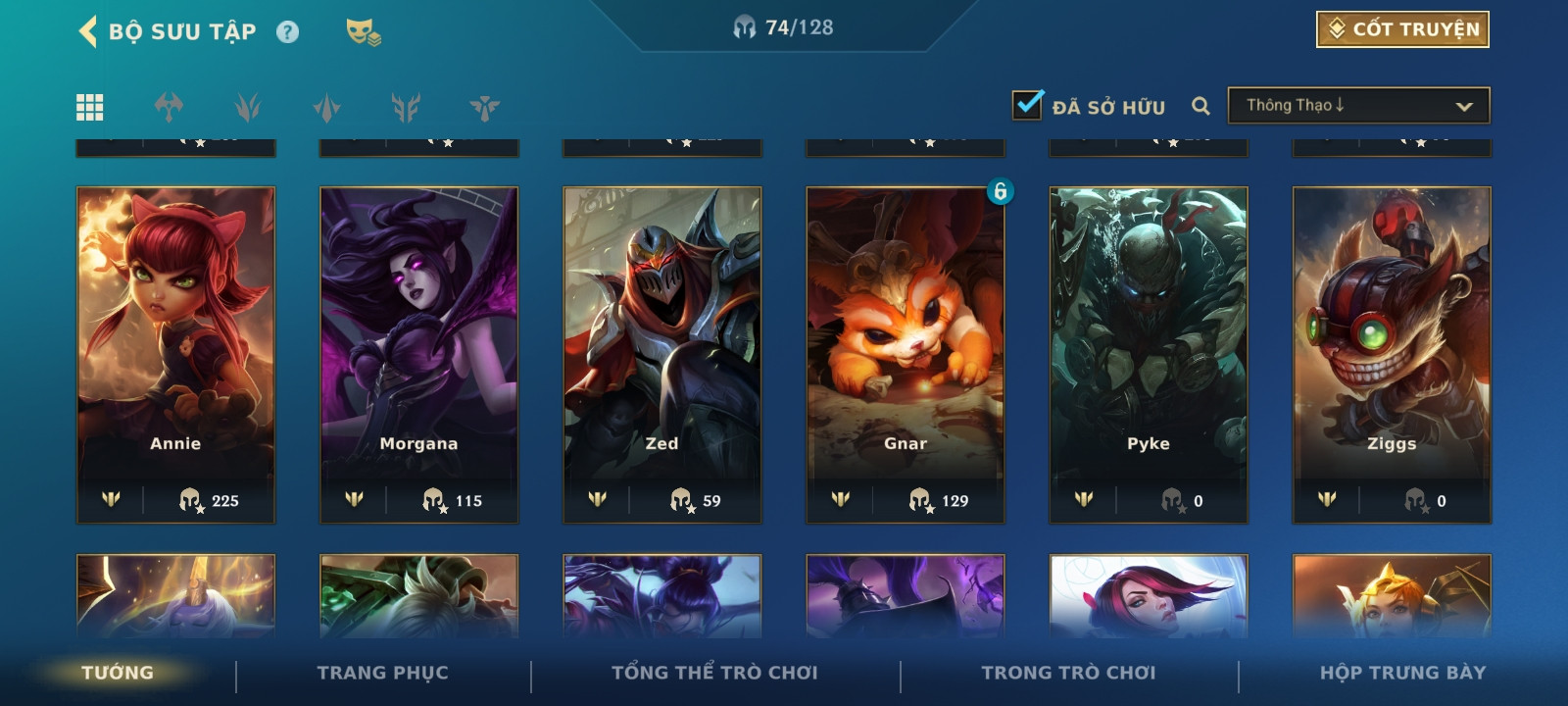
Task: Click the mask and coins icon
Action: (x=363, y=32)
